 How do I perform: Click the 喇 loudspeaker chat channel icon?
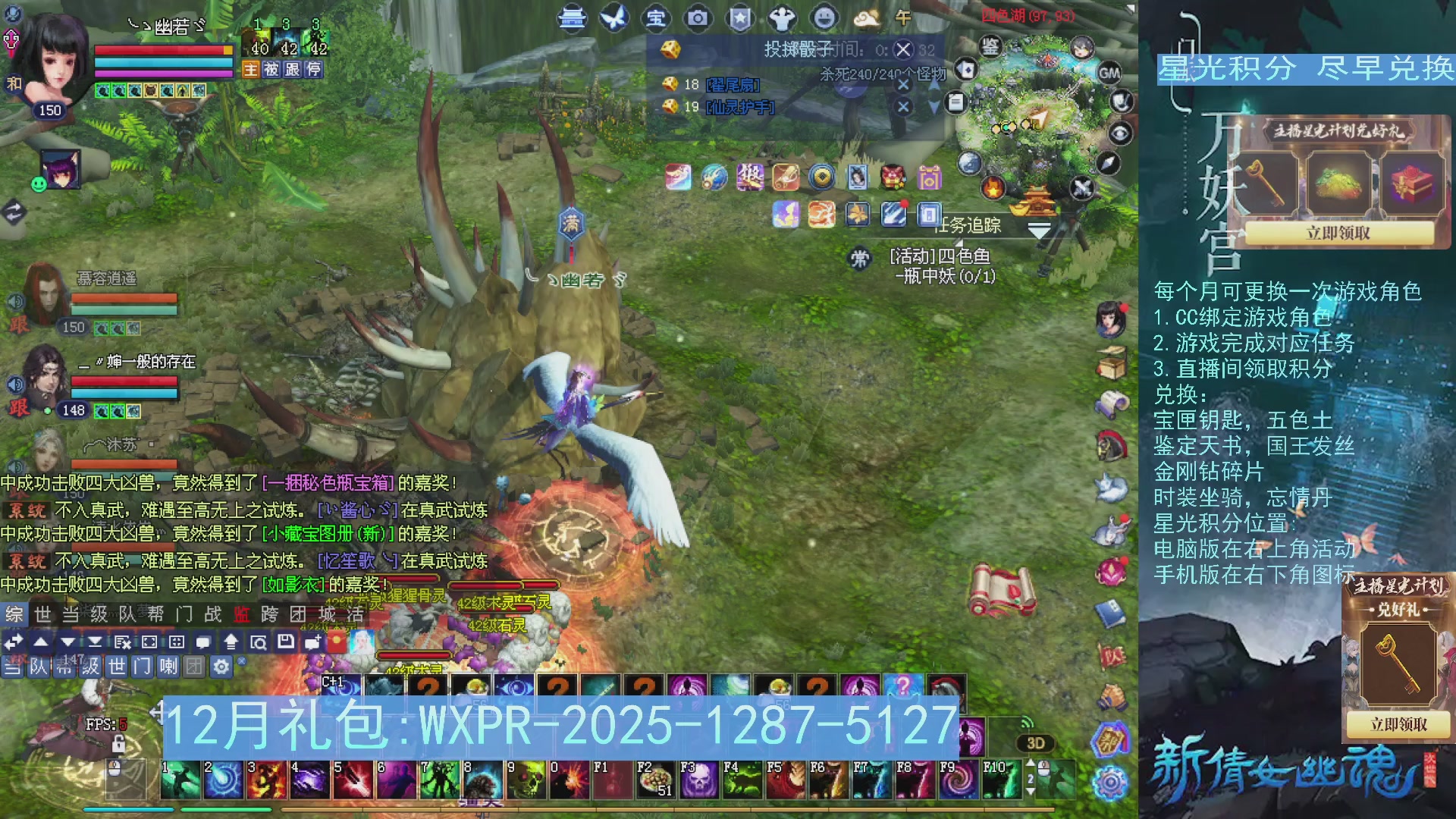tap(170, 667)
